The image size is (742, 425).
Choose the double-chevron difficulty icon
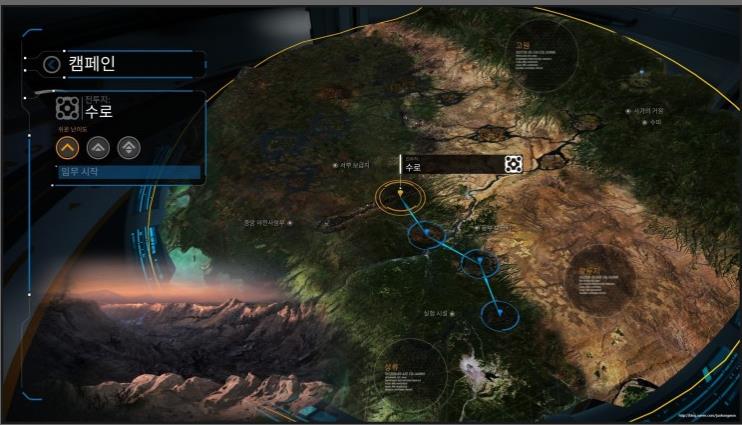[98, 148]
